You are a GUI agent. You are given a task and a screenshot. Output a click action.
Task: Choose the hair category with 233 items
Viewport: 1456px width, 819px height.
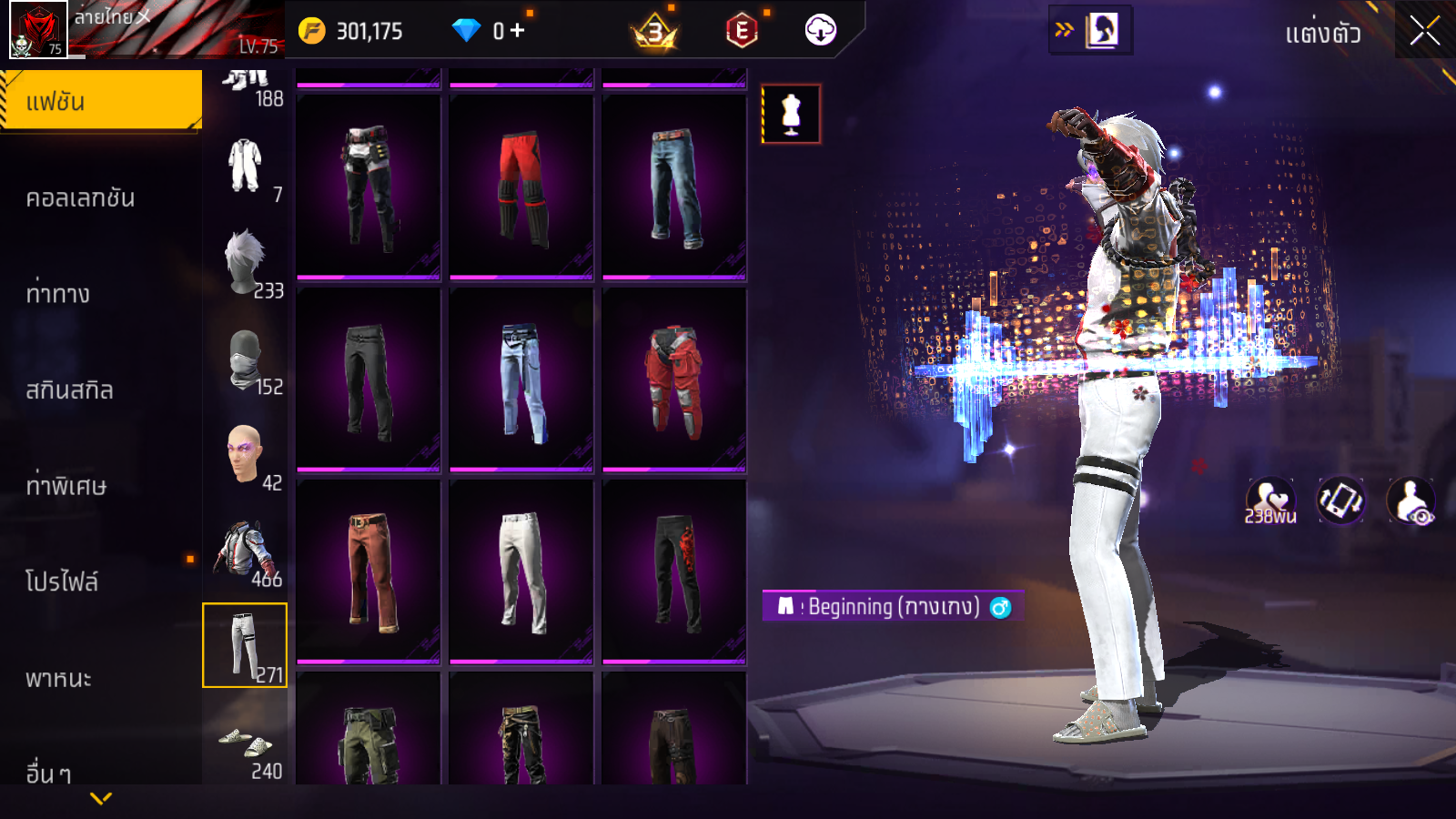click(246, 264)
